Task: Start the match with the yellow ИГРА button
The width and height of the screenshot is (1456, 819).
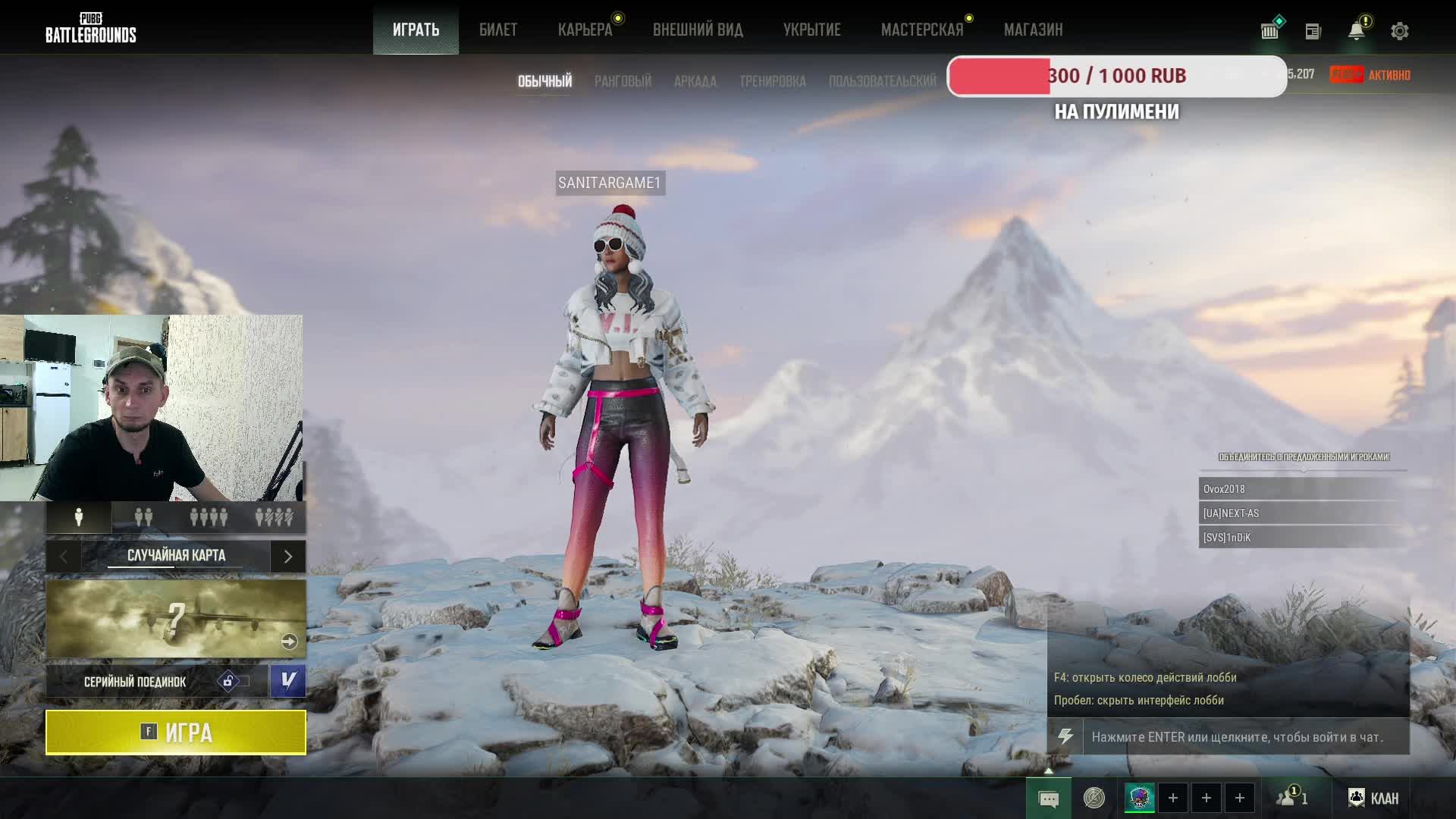Action: 176,733
